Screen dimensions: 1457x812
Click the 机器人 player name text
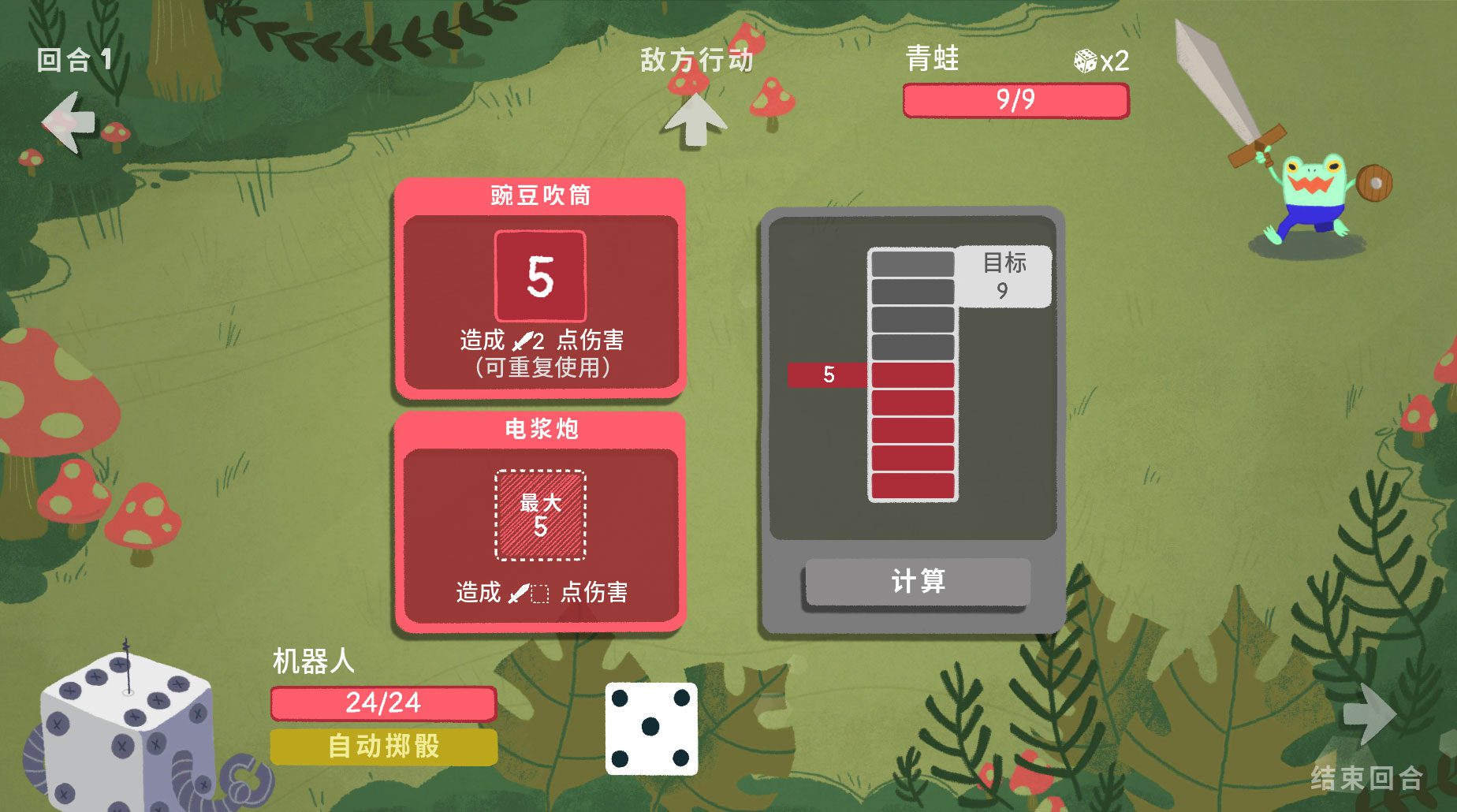(313, 659)
